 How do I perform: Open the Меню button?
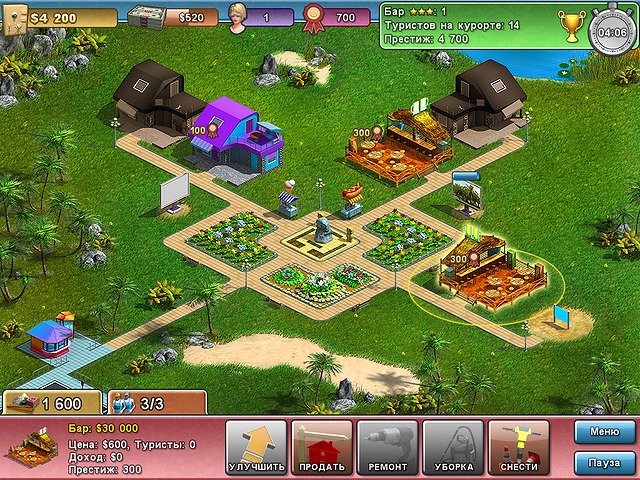(x=604, y=432)
